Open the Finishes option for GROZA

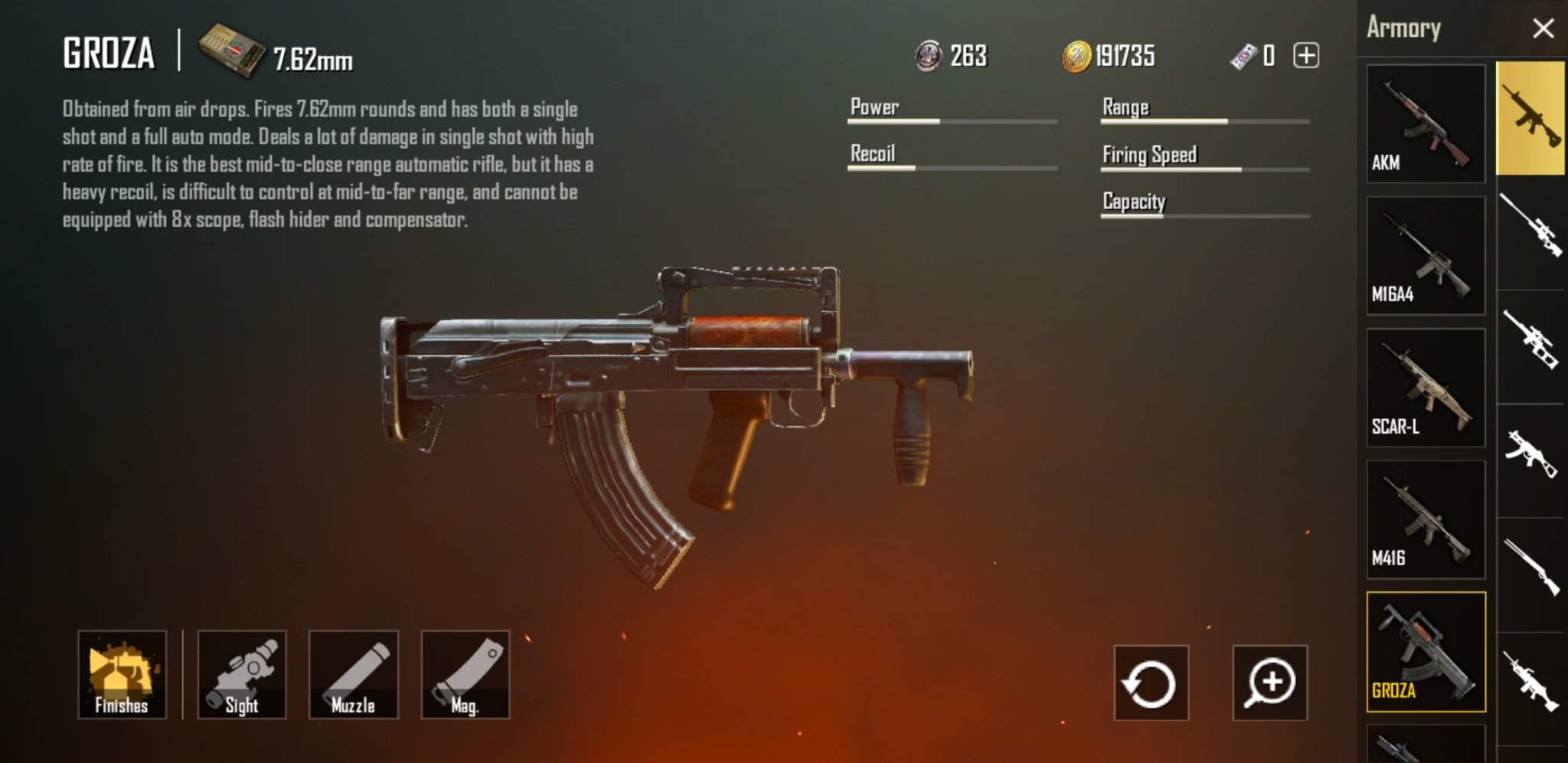122,675
